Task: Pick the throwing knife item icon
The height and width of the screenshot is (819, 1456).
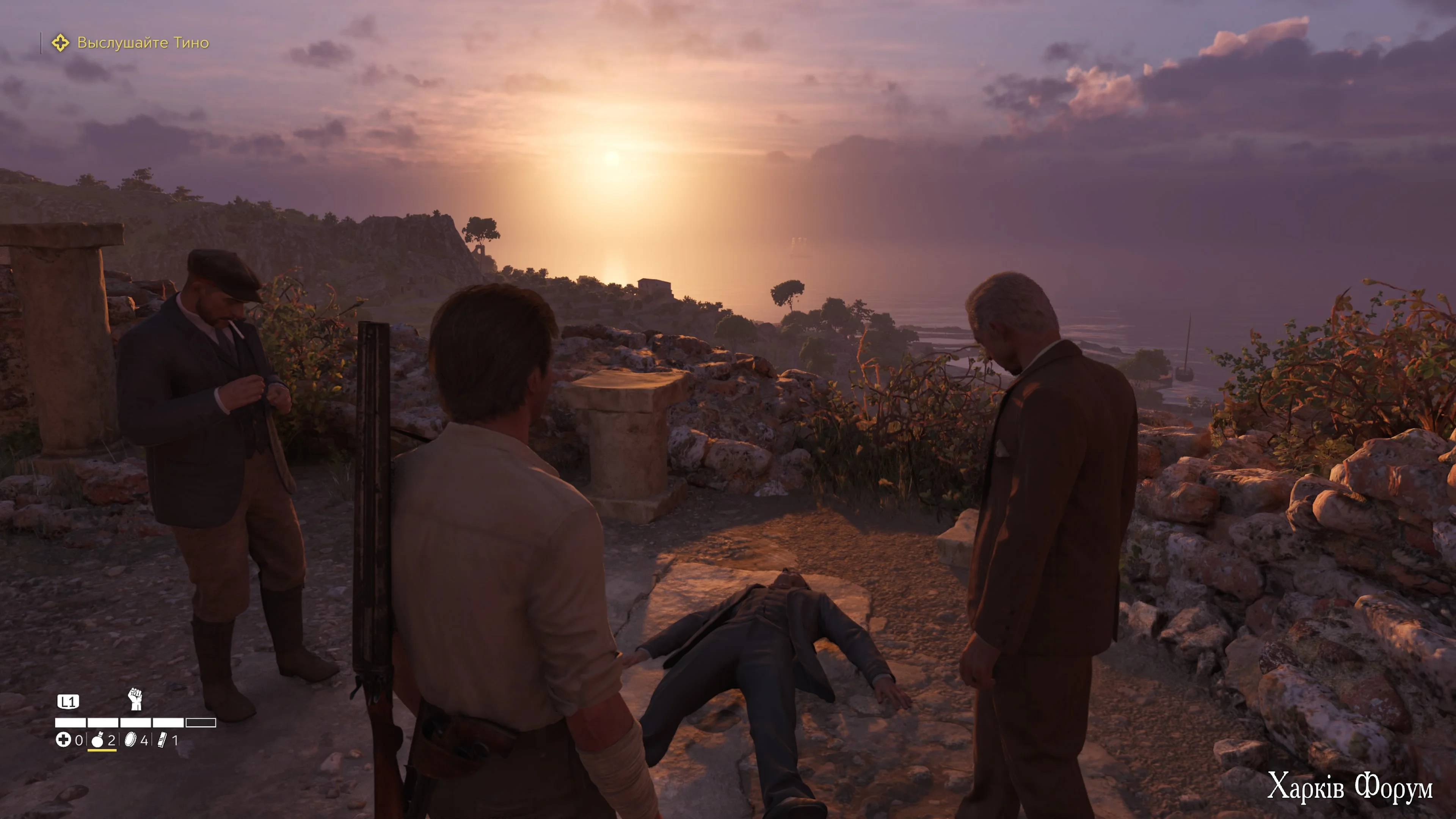Action: point(163,740)
